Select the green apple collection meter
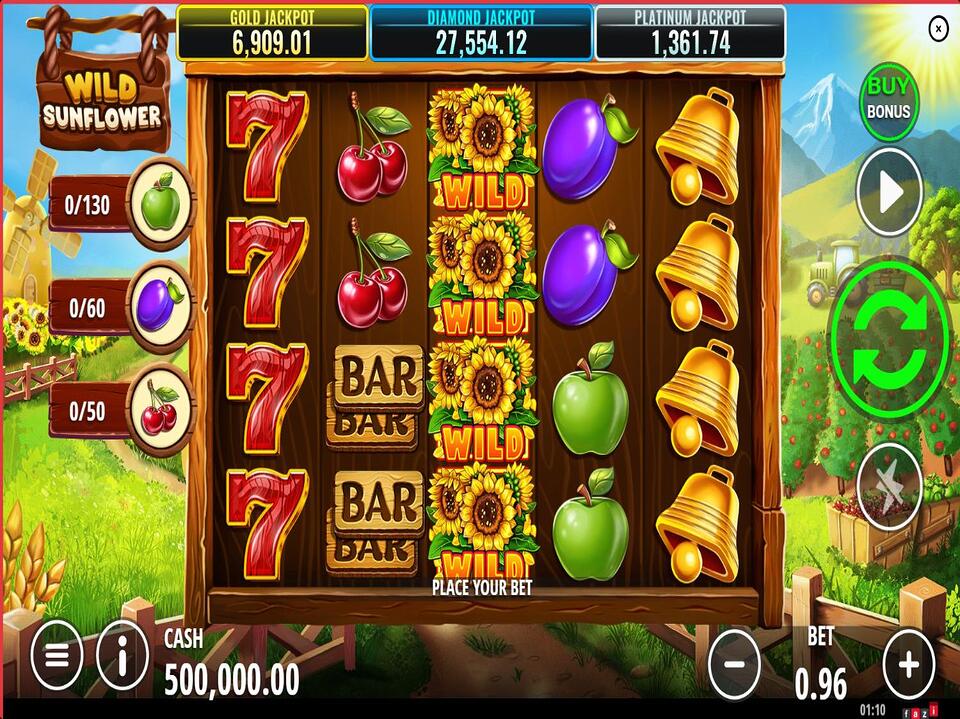960x719 pixels. [x=120, y=206]
